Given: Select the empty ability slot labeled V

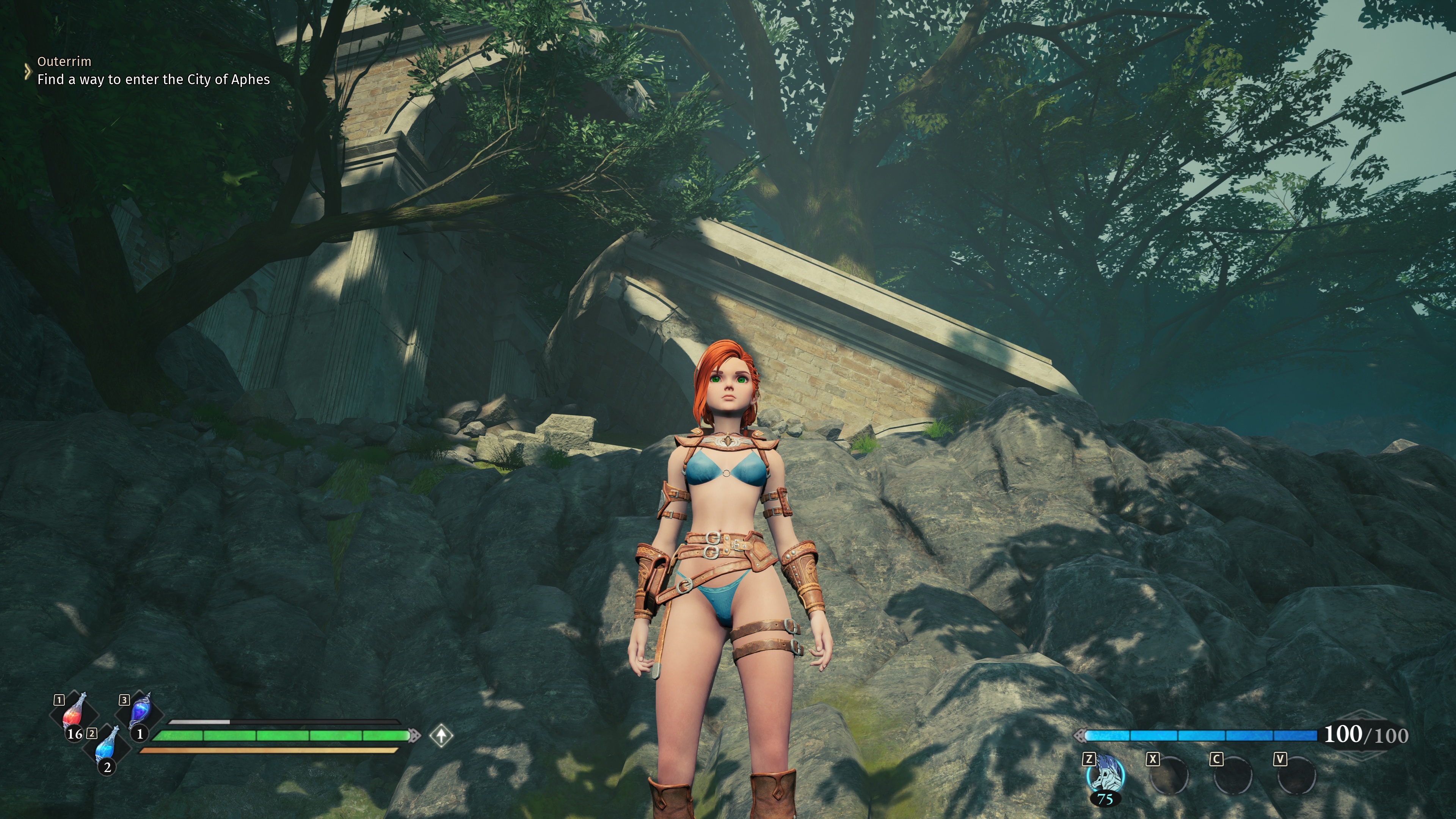Looking at the screenshot, I should (1297, 775).
